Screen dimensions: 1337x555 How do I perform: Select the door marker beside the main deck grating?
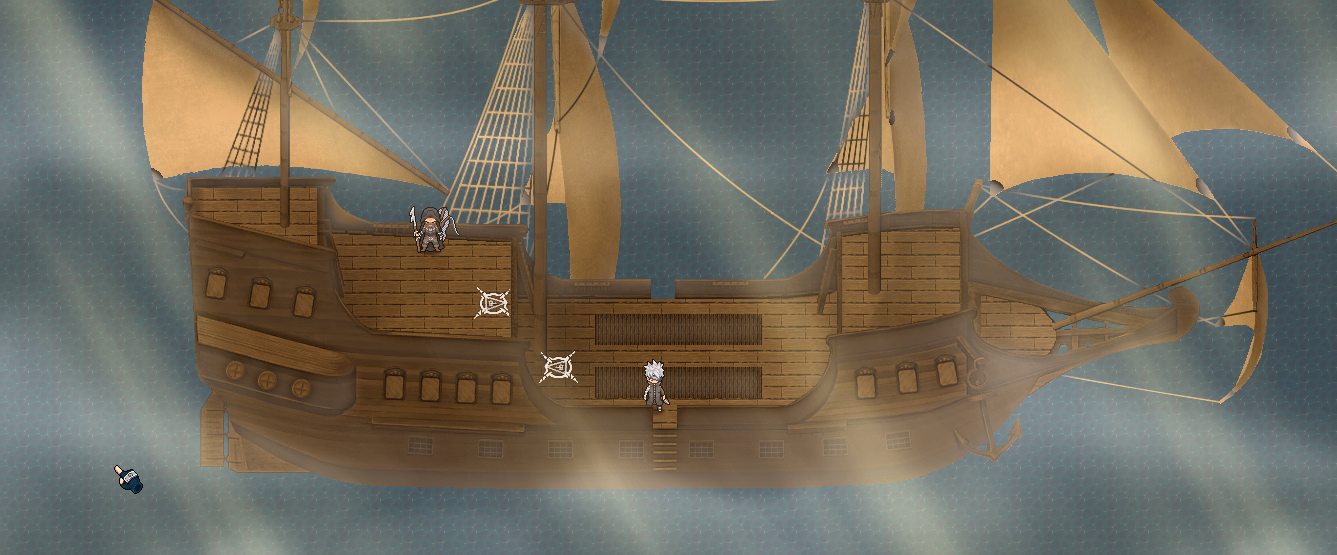[x=558, y=368]
